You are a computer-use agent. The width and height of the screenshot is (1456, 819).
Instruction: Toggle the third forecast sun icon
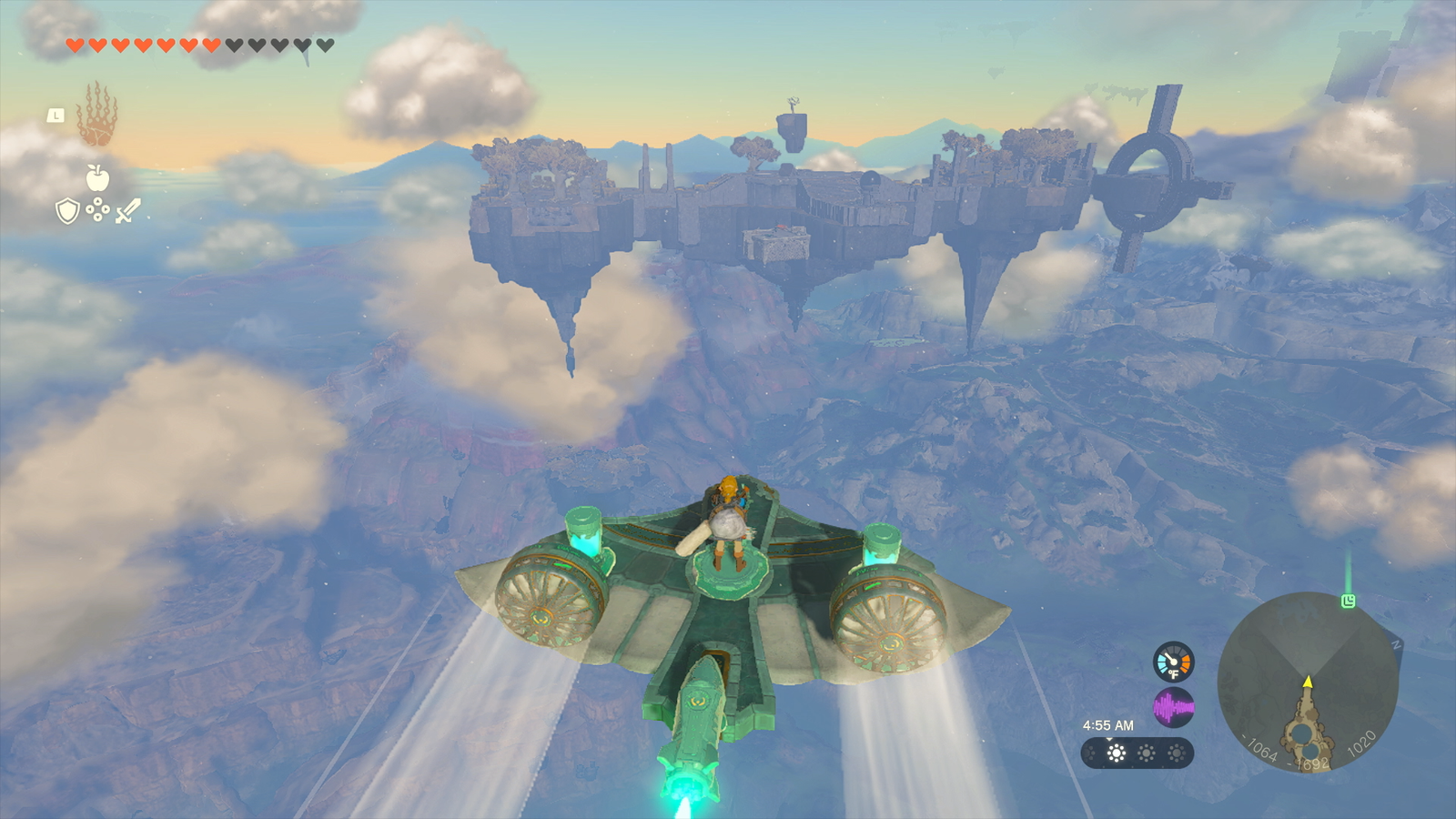(1145, 753)
